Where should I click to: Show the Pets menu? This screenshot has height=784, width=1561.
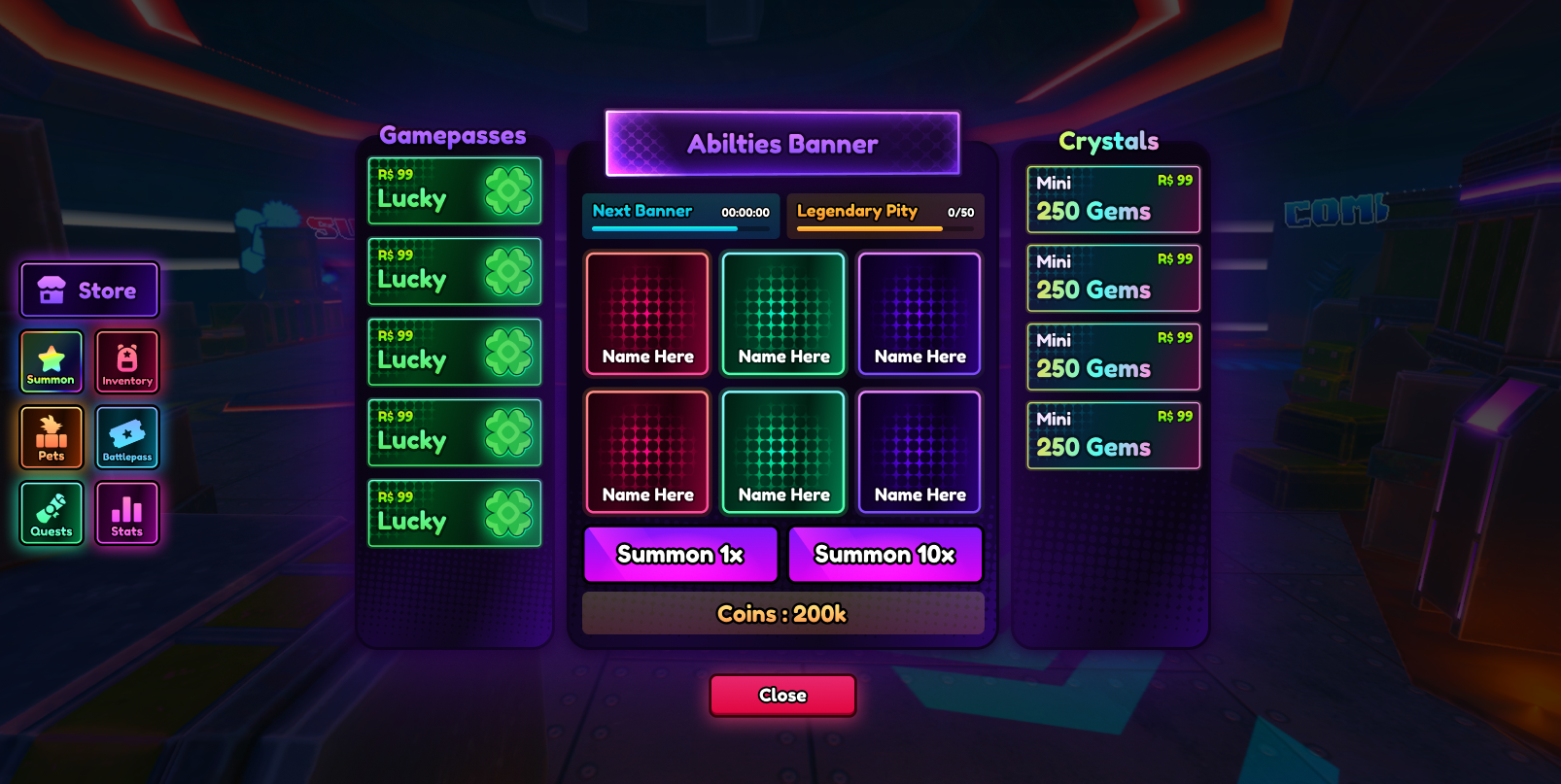tap(52, 437)
